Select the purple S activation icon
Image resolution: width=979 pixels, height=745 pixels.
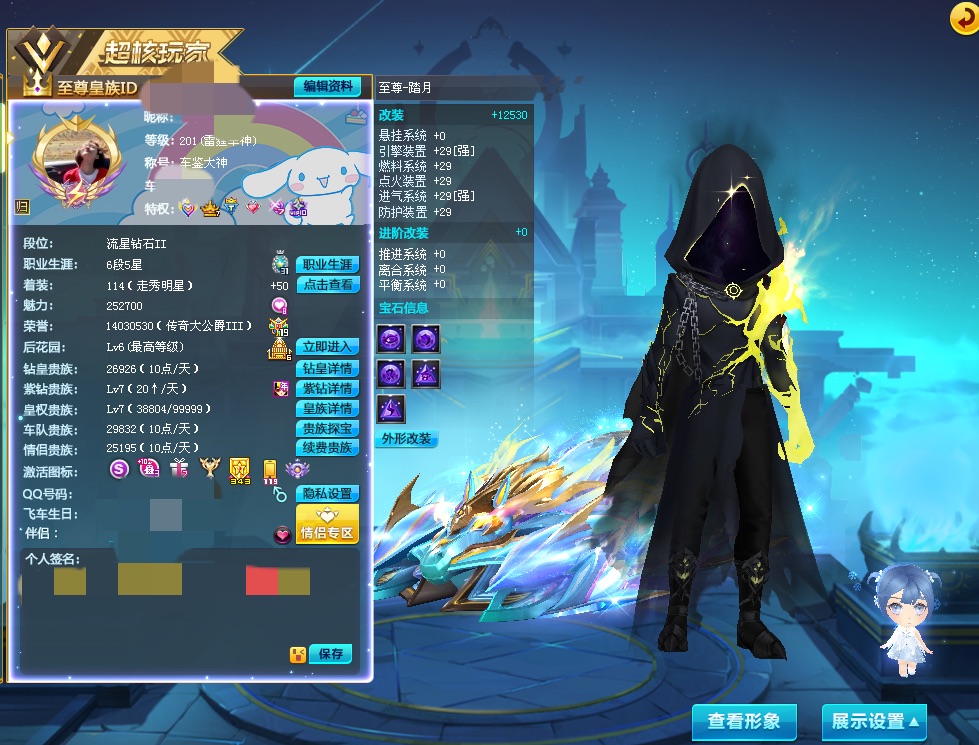click(x=119, y=468)
